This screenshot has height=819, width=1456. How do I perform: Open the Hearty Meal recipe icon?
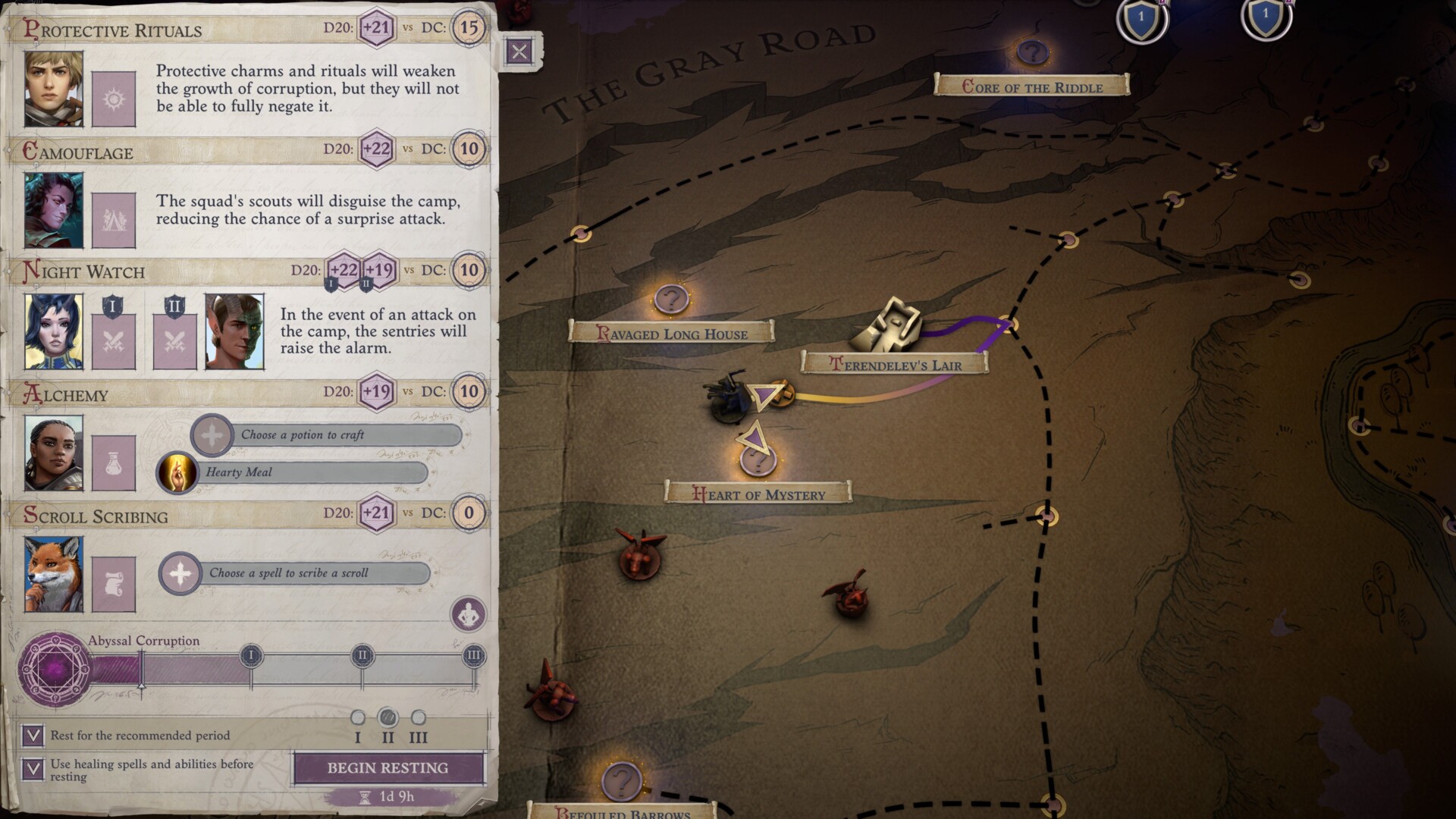click(x=177, y=472)
